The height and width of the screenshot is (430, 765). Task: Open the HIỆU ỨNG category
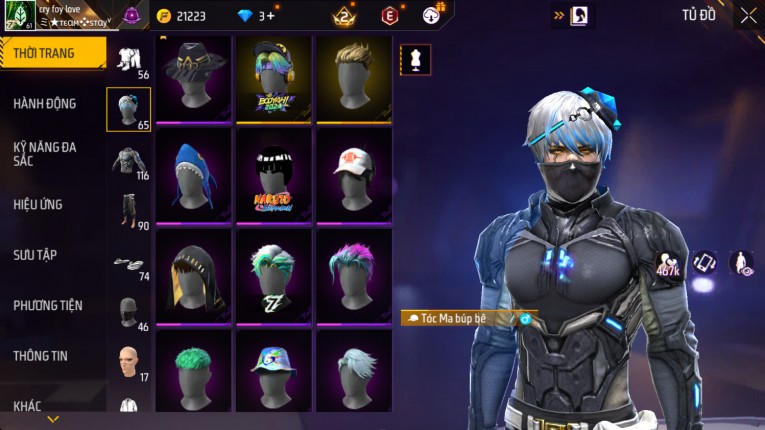38,204
